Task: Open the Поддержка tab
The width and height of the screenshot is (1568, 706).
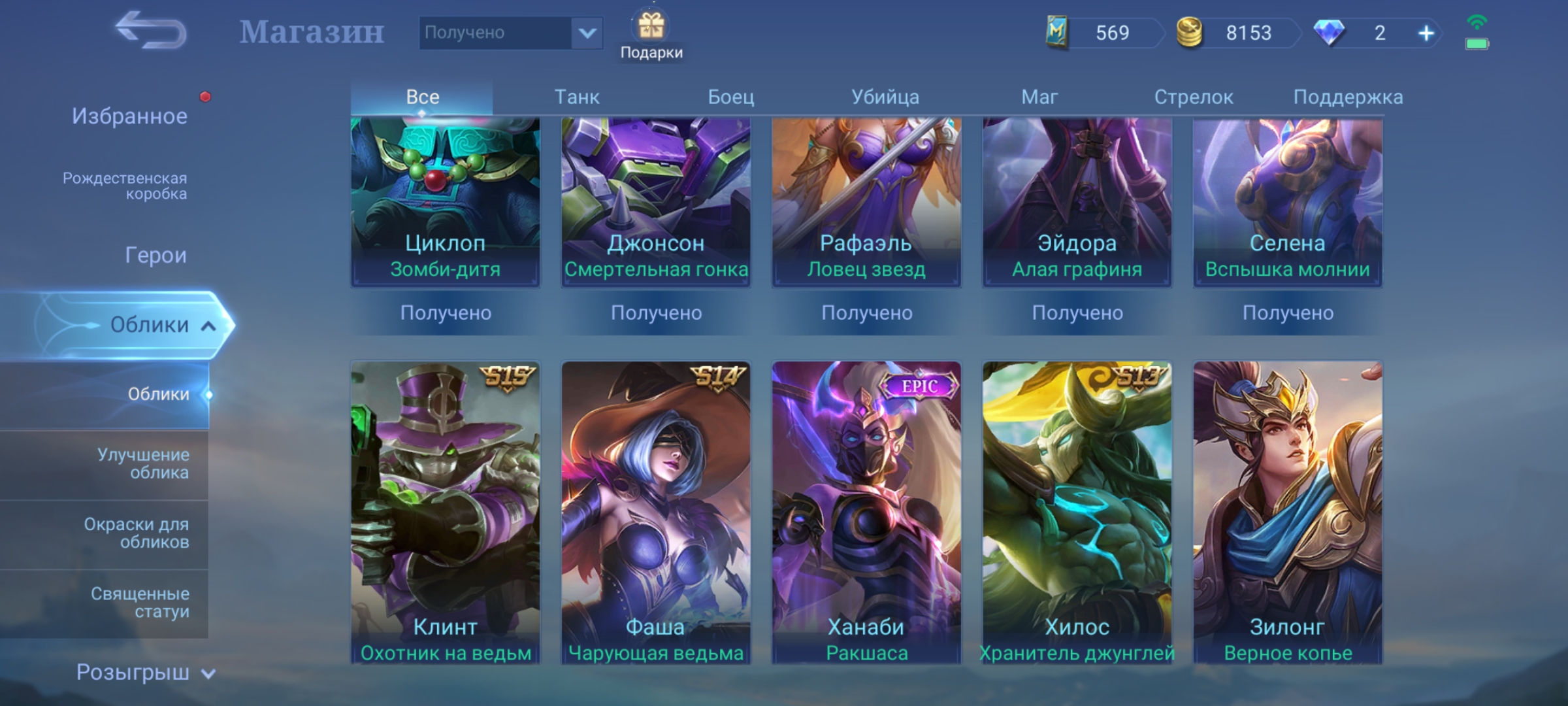Action: coord(1348,97)
